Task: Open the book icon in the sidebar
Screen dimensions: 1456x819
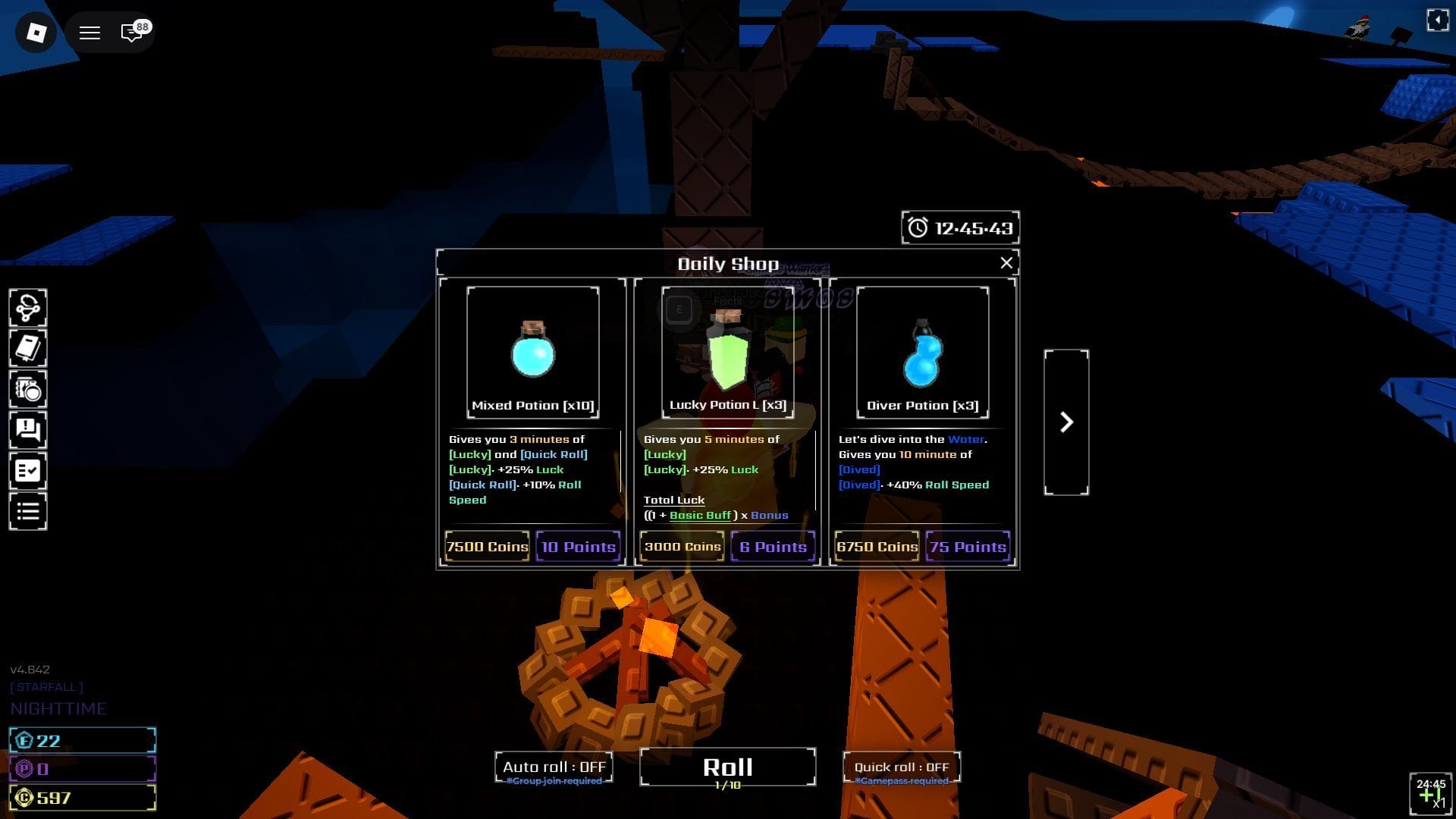Action: pos(28,349)
